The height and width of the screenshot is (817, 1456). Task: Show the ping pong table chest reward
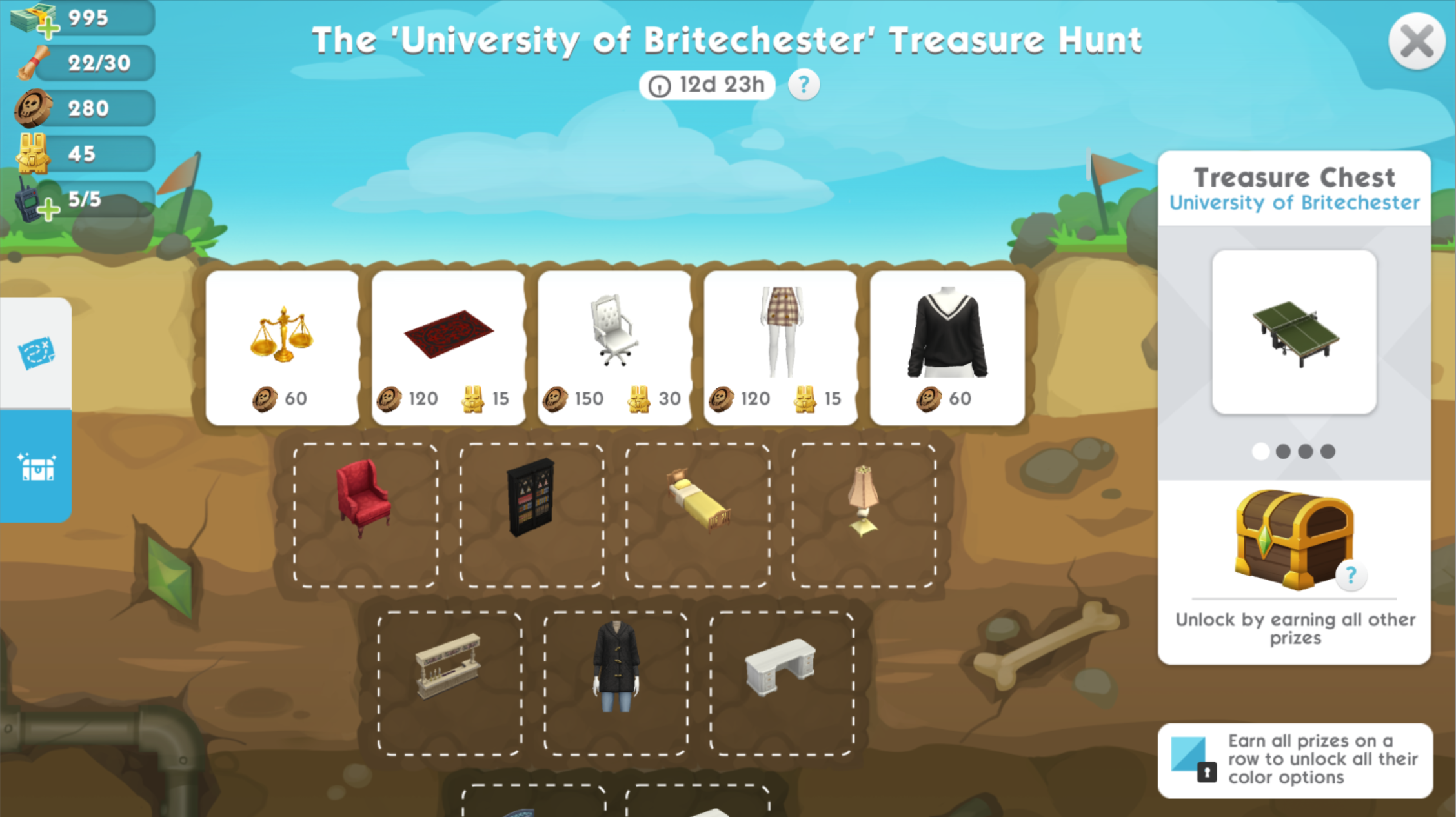pyautogui.click(x=1294, y=332)
